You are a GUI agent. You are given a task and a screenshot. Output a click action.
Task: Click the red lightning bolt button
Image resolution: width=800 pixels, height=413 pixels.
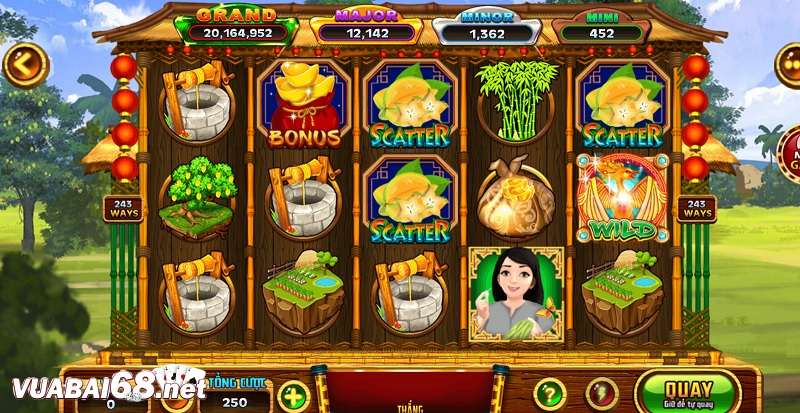click(x=602, y=393)
